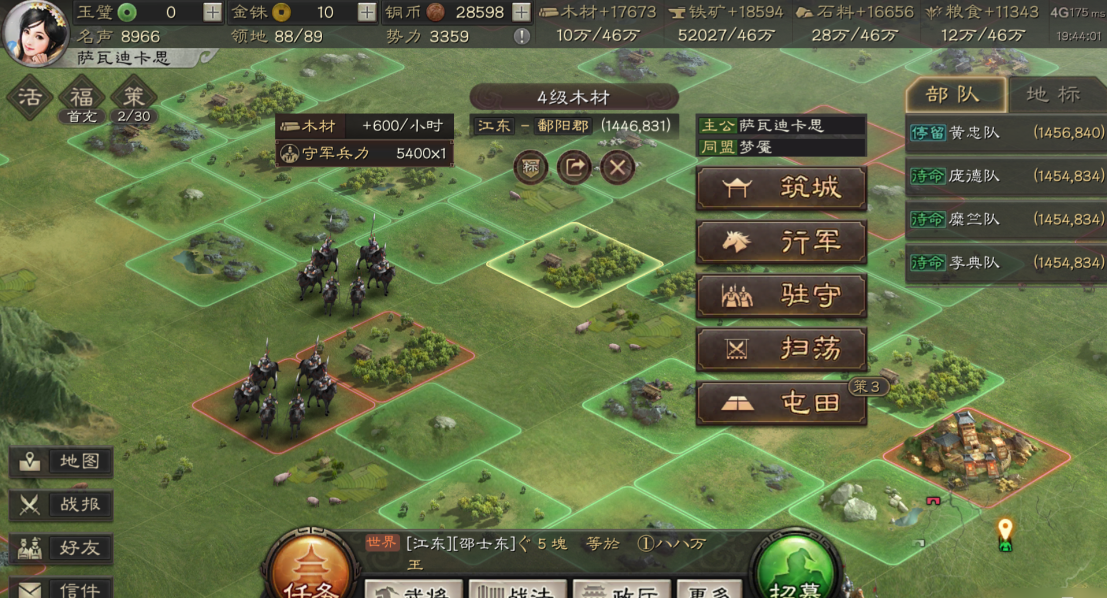The image size is (1107, 598).
Task: Select the 驻守 garrison command
Action: [x=781, y=296]
